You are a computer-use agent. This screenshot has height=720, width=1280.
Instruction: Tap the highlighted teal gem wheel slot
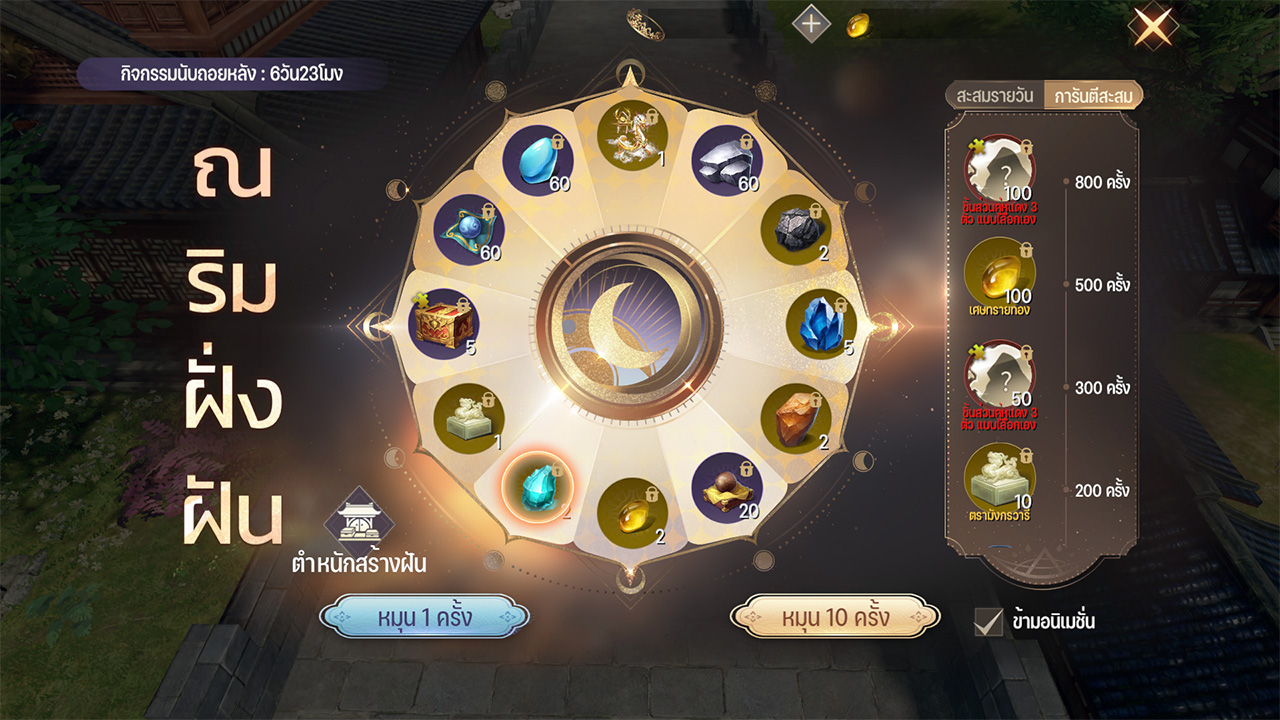pos(537,486)
